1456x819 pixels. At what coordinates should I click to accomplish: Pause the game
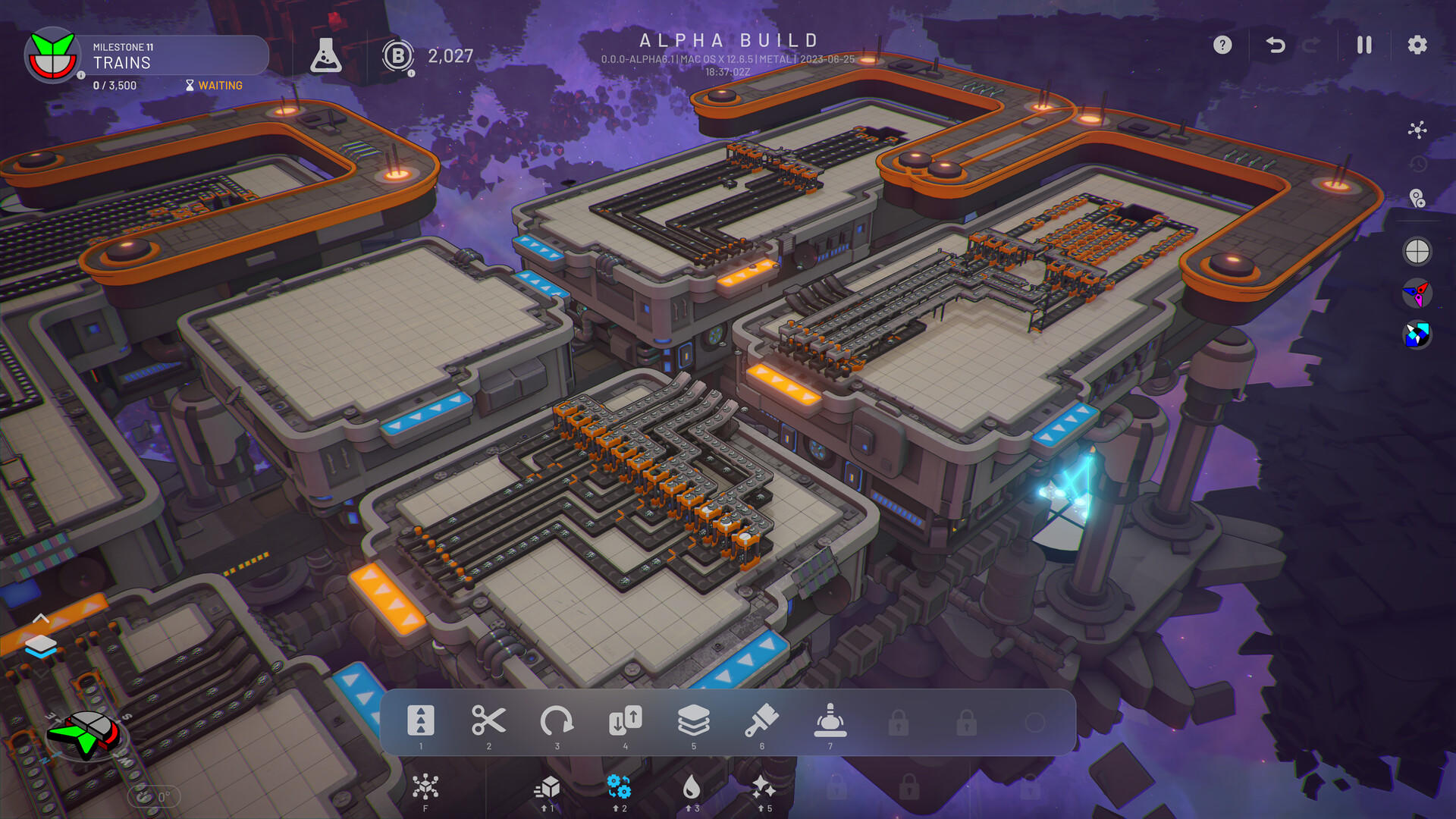pos(1363,45)
